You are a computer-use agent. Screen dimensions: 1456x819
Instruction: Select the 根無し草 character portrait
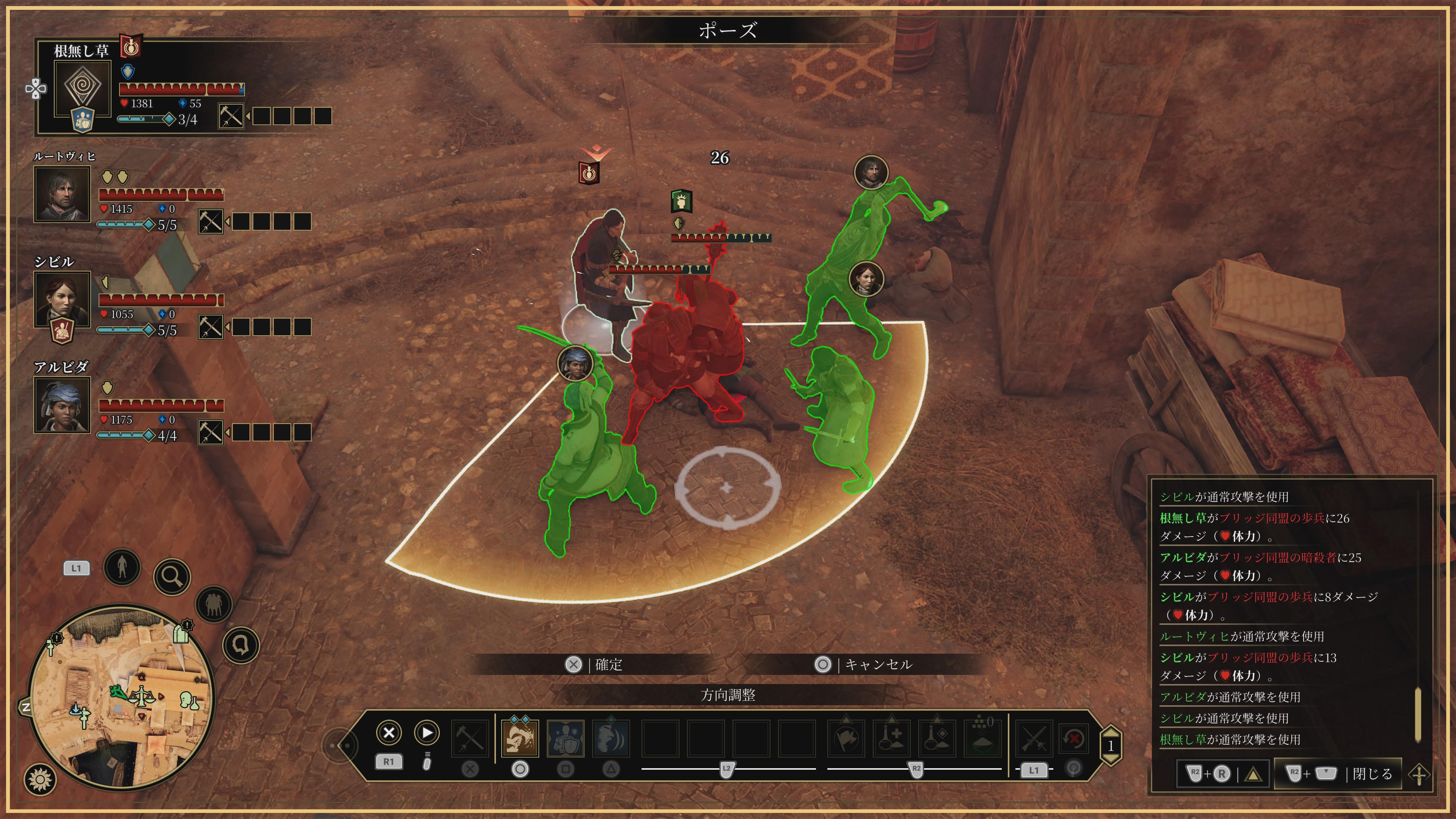pos(82,88)
